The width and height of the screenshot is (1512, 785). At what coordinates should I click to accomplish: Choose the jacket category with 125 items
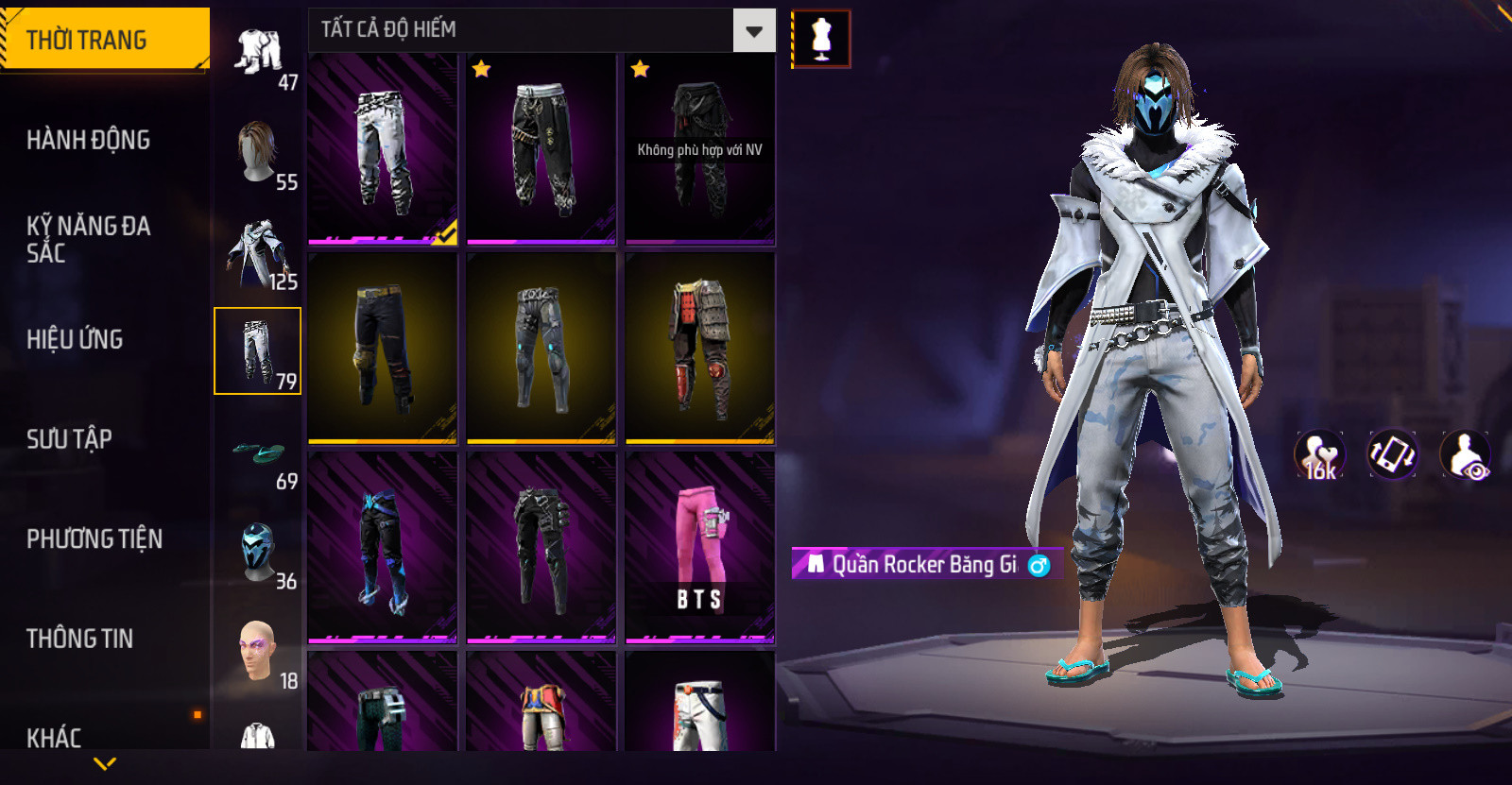(x=258, y=252)
